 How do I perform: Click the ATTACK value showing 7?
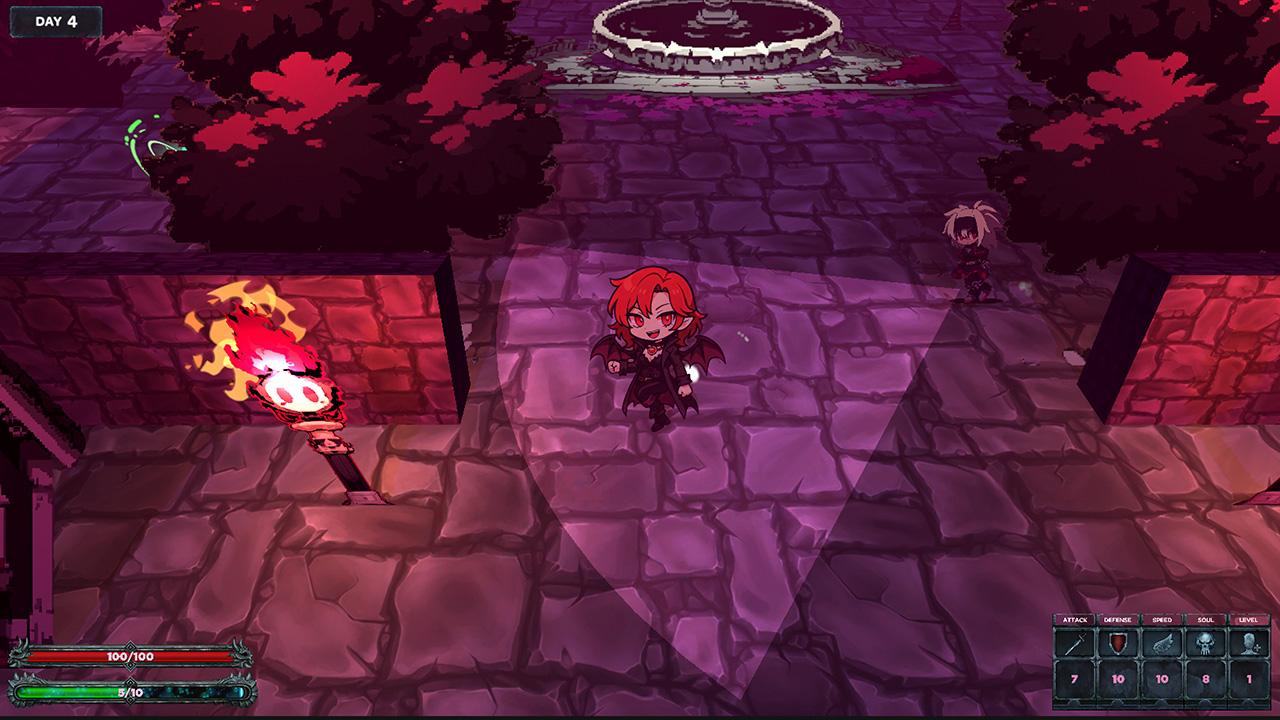tap(1074, 678)
